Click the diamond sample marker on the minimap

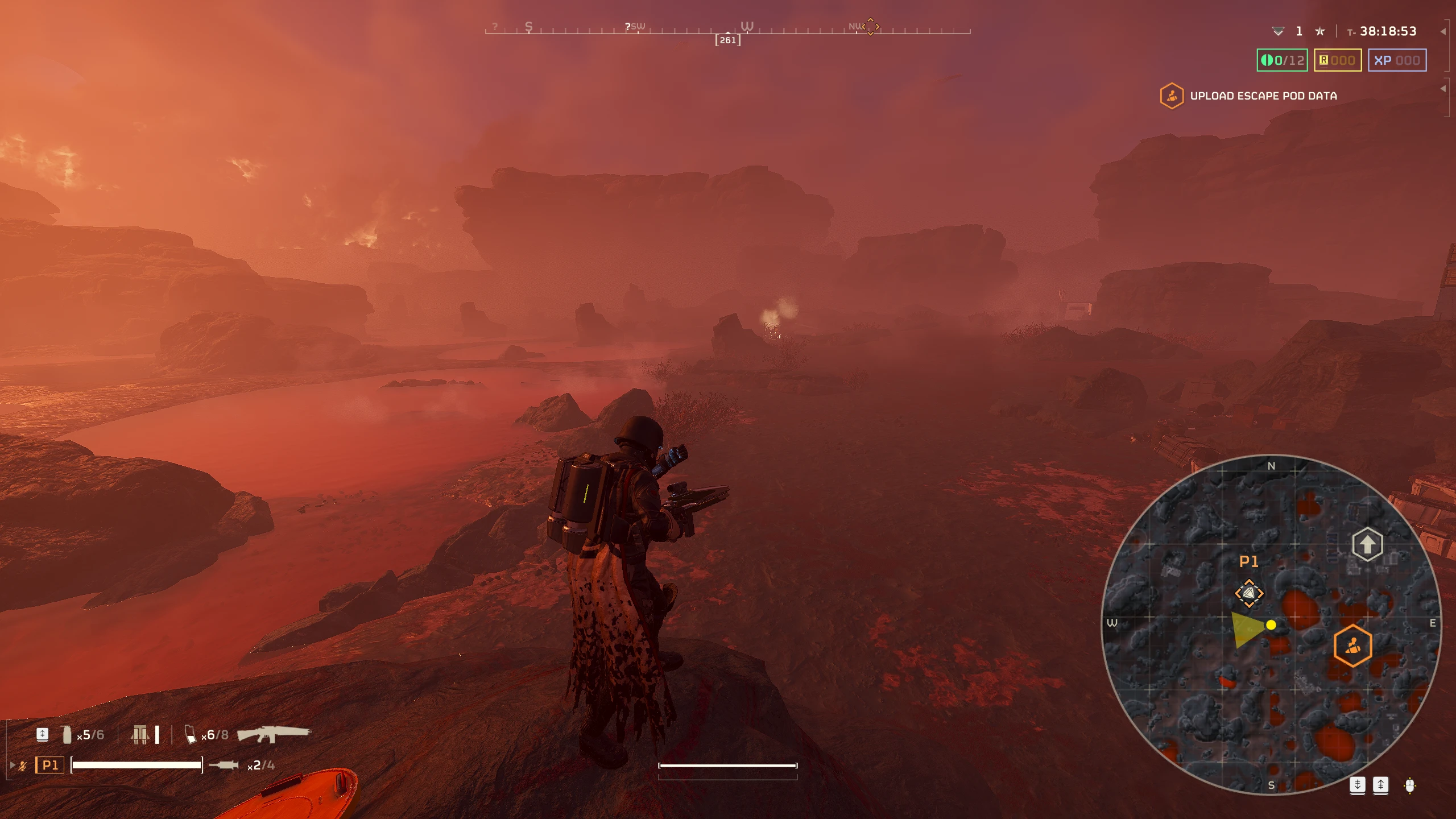(x=1249, y=593)
